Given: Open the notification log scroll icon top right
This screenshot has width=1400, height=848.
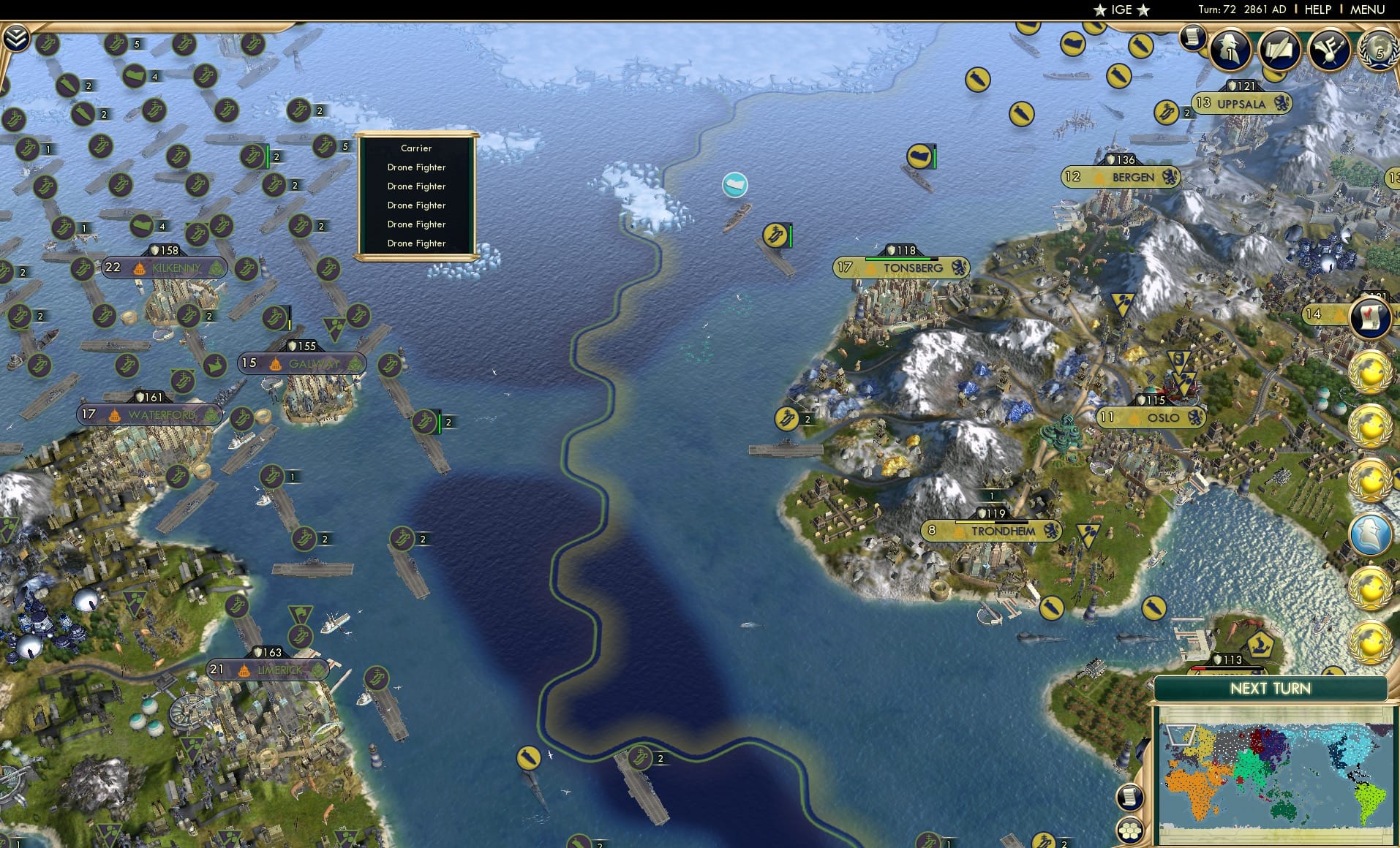Looking at the screenshot, I should (x=1194, y=37).
